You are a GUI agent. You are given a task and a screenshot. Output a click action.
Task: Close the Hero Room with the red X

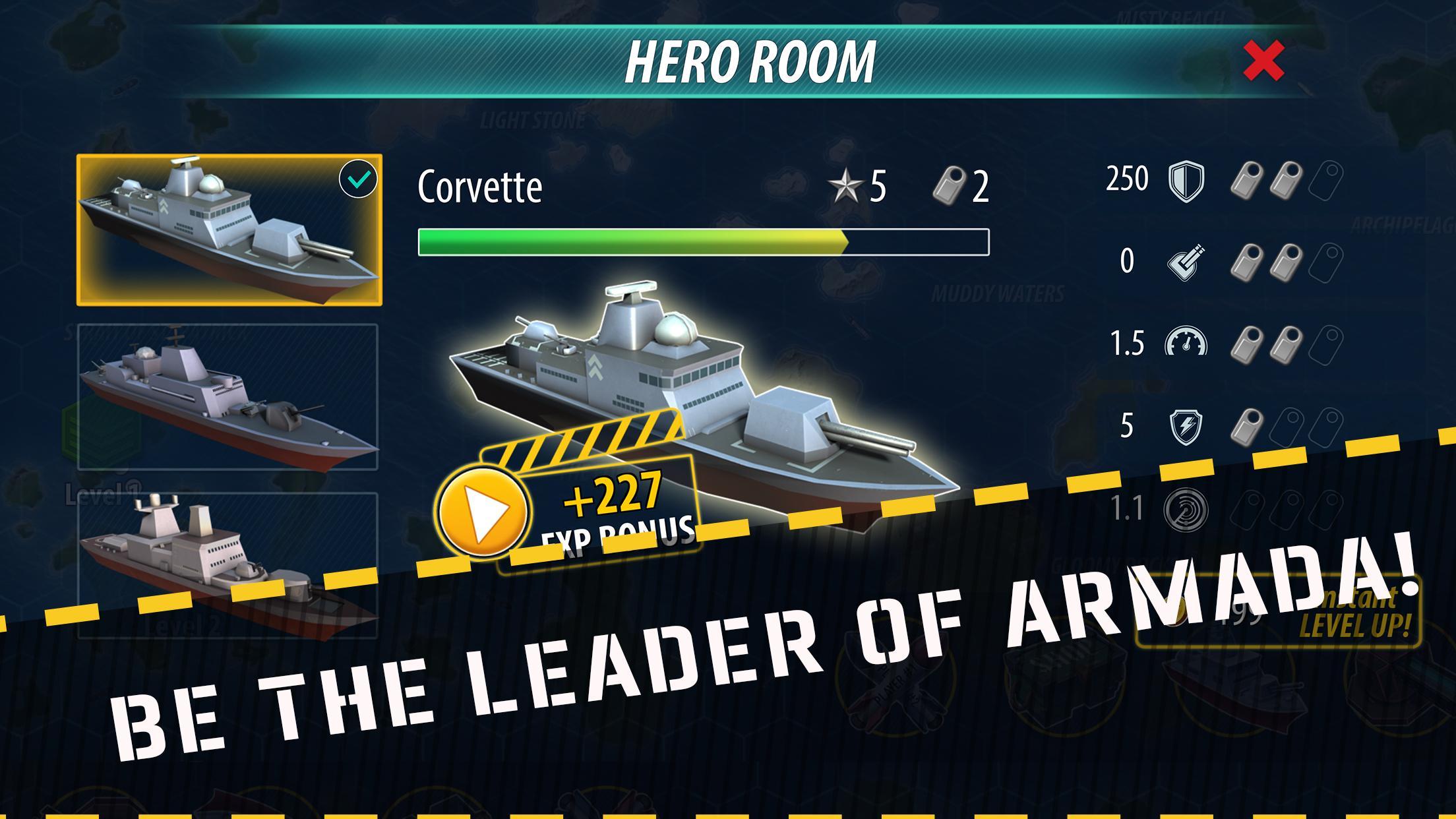[x=1263, y=61]
